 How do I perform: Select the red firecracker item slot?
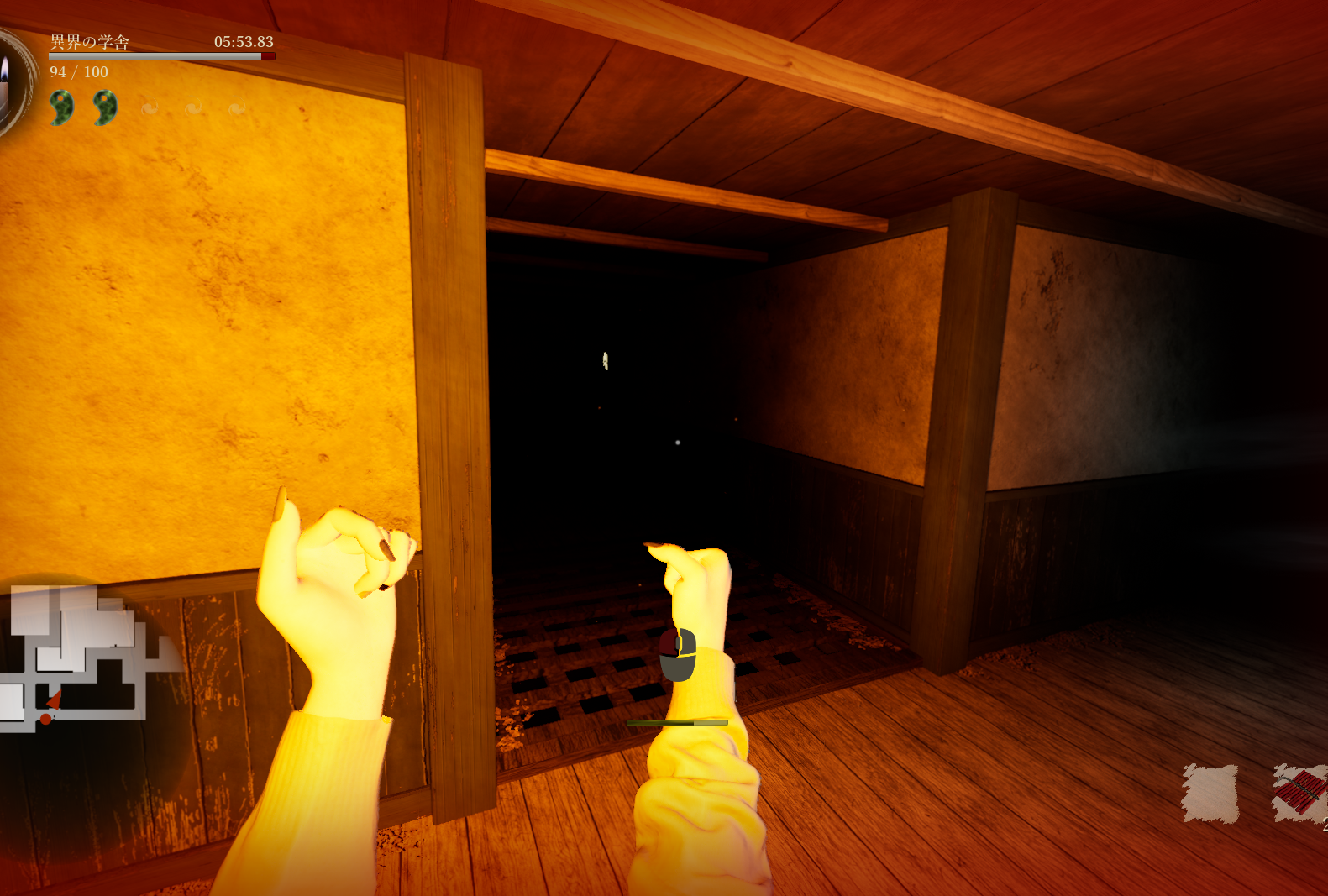(x=1299, y=793)
